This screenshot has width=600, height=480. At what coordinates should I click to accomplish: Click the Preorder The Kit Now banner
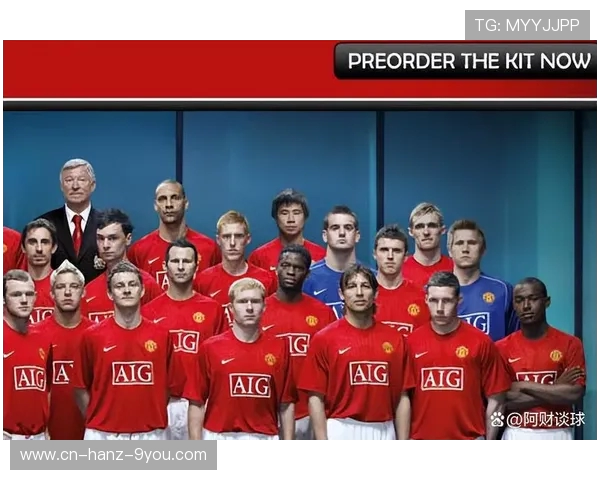(467, 61)
